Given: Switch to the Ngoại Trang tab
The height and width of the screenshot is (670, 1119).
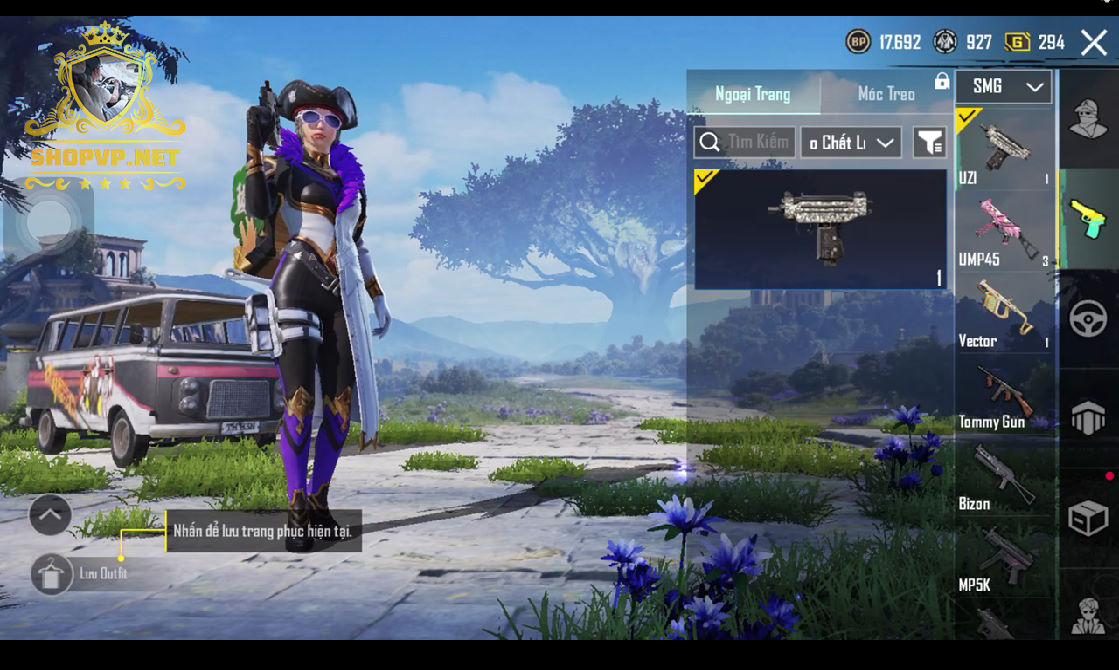Looking at the screenshot, I should click(753, 94).
